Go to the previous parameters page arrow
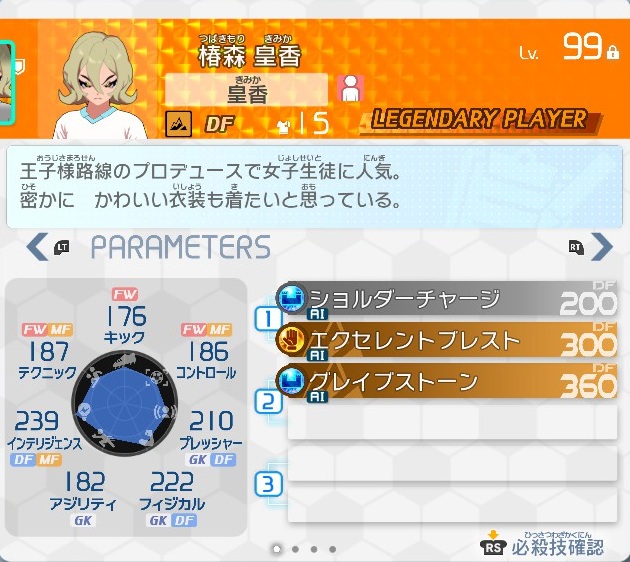 37,246
